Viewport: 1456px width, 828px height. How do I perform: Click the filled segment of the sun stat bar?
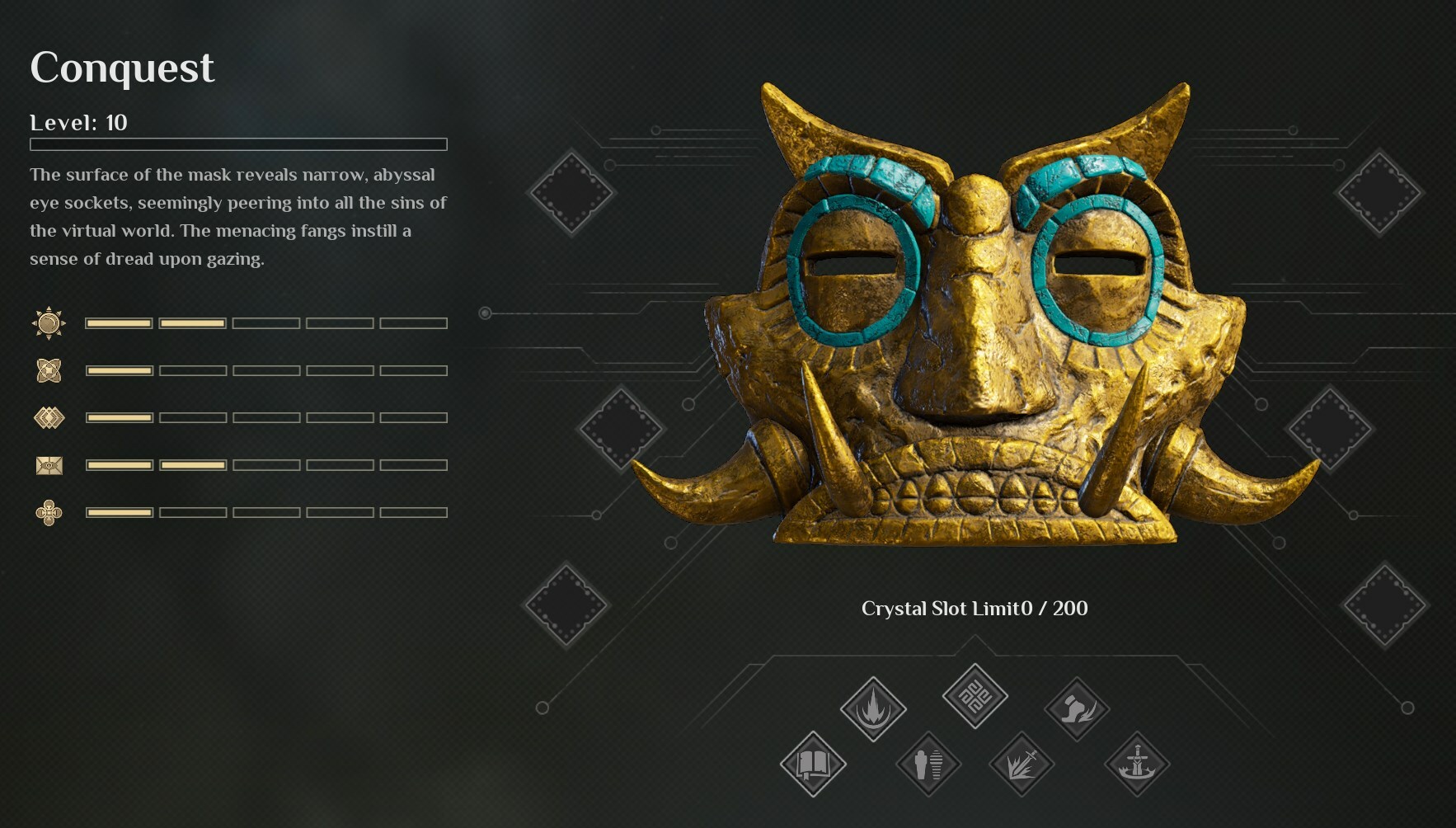[119, 322]
